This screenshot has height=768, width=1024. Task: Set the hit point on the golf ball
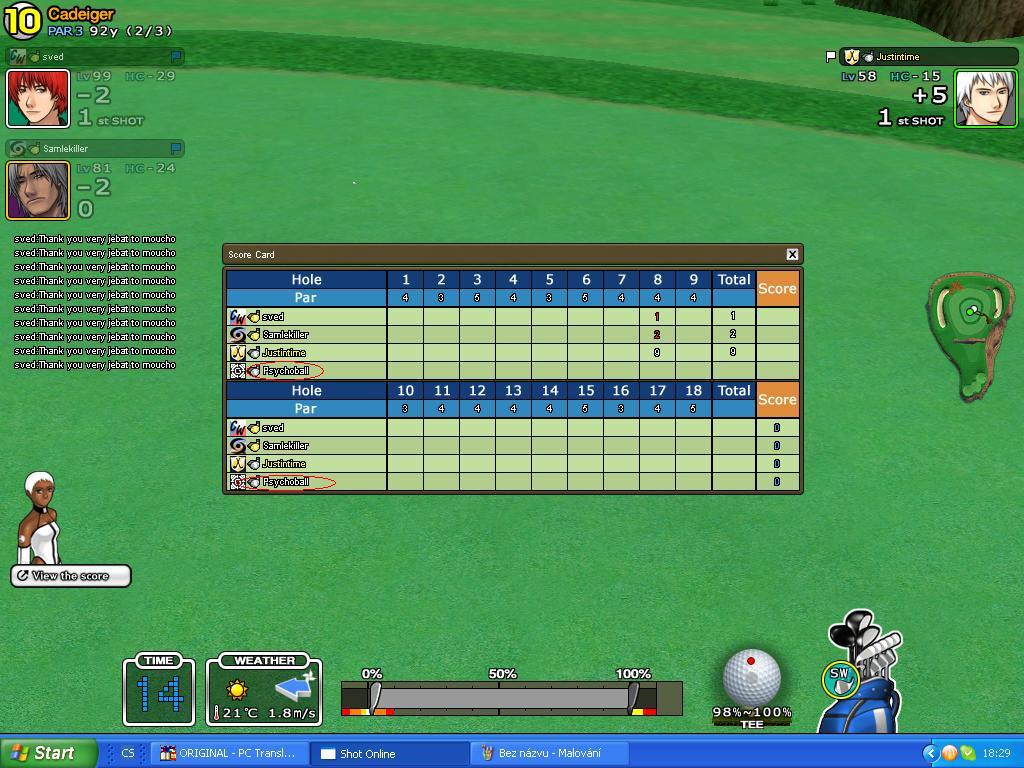(751, 677)
